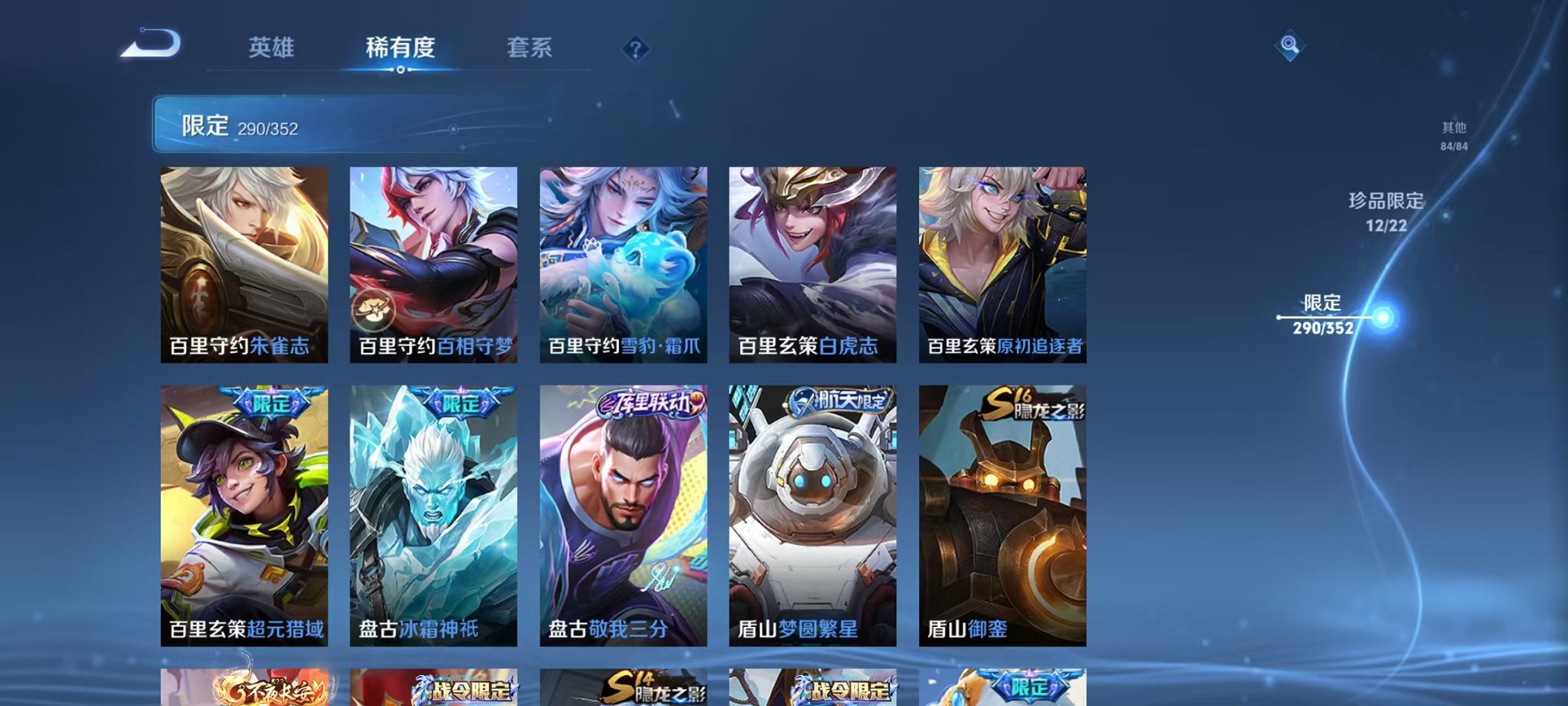1568x706 pixels.
Task: Switch to the 套系 tab
Action: pos(529,48)
